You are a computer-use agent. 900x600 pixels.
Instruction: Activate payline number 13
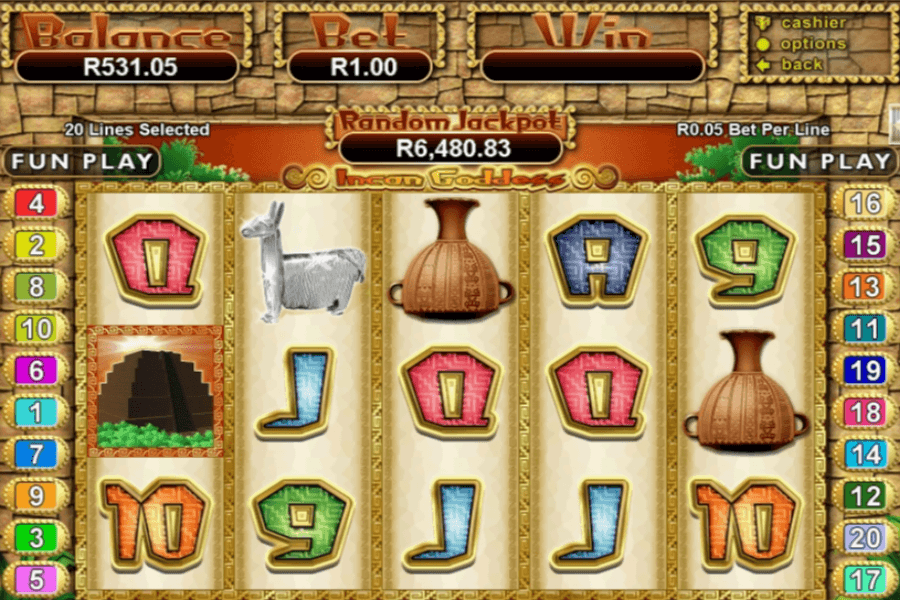864,287
